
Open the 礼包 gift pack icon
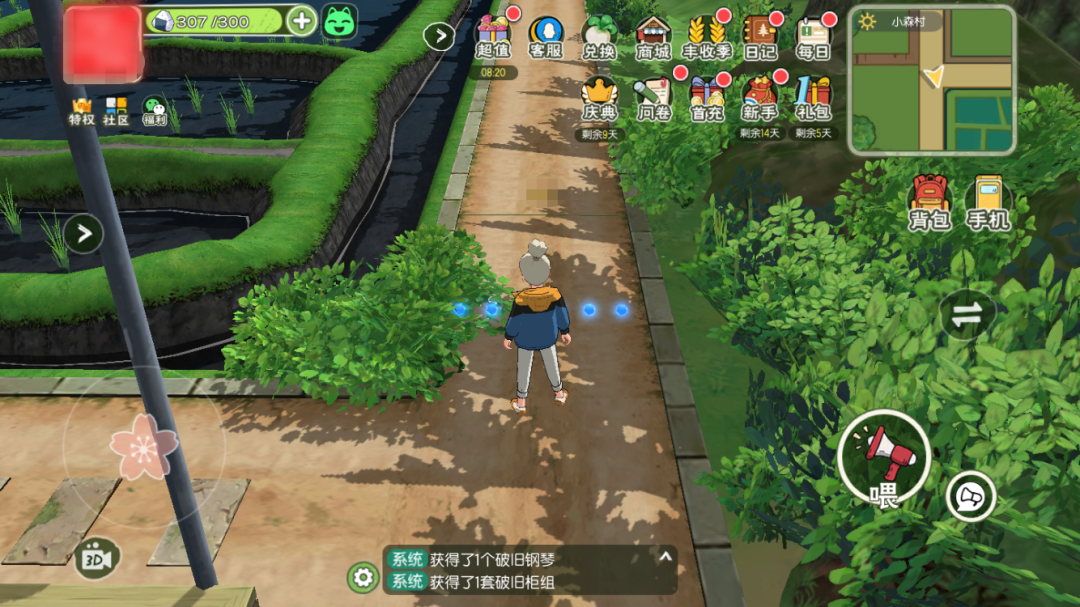click(x=813, y=98)
